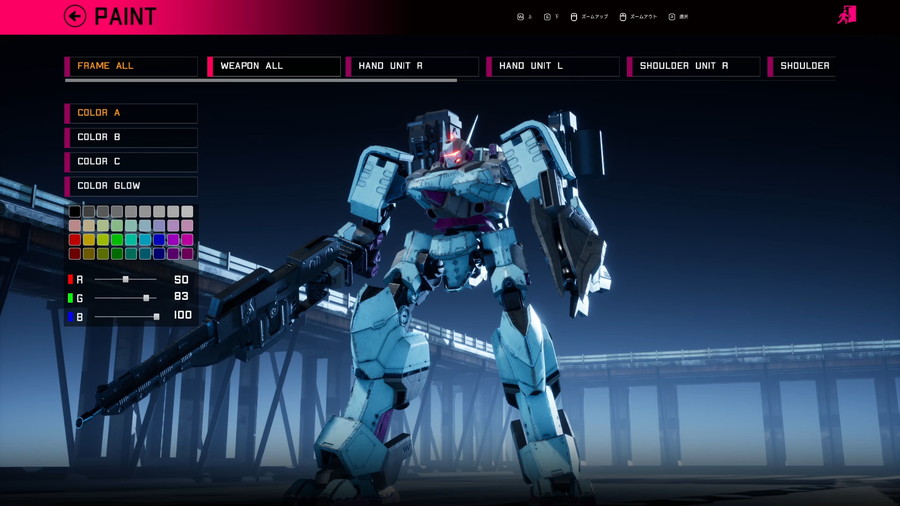The image size is (900, 506).
Task: Switch to SHOULDER UNIT R tab
Action: coord(694,66)
